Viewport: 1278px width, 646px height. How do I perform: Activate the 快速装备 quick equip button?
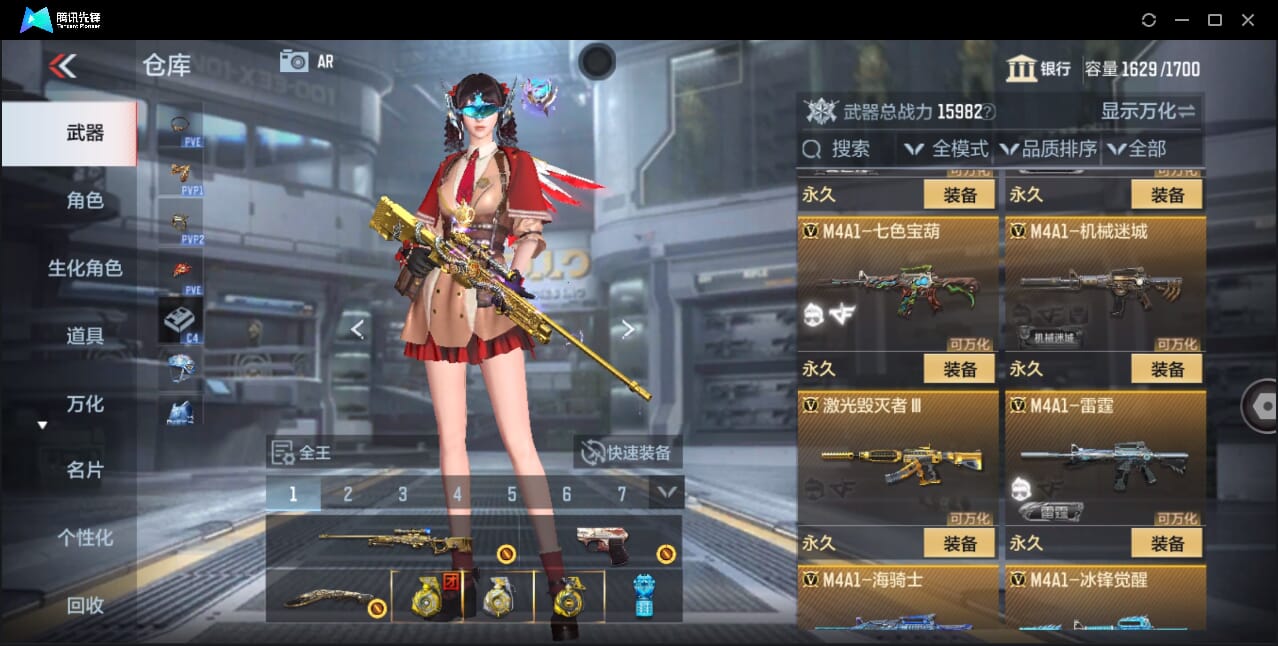[628, 453]
